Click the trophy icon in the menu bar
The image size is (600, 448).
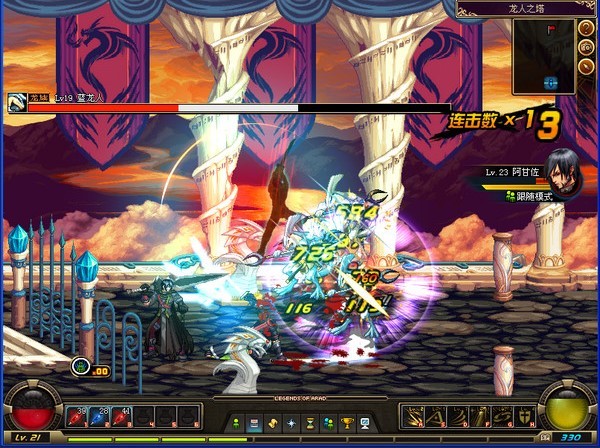347,423
